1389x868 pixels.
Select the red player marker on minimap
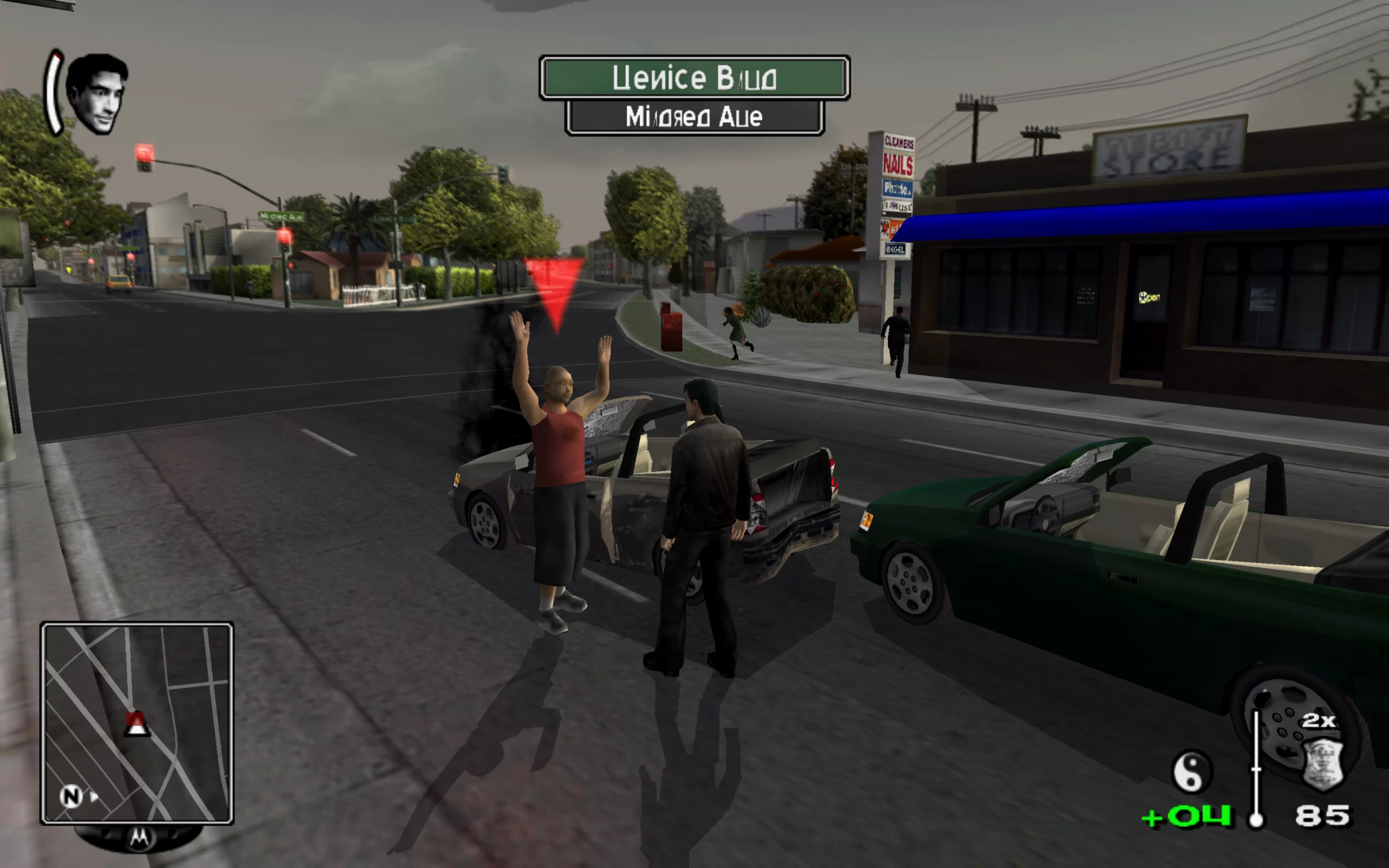[x=137, y=724]
